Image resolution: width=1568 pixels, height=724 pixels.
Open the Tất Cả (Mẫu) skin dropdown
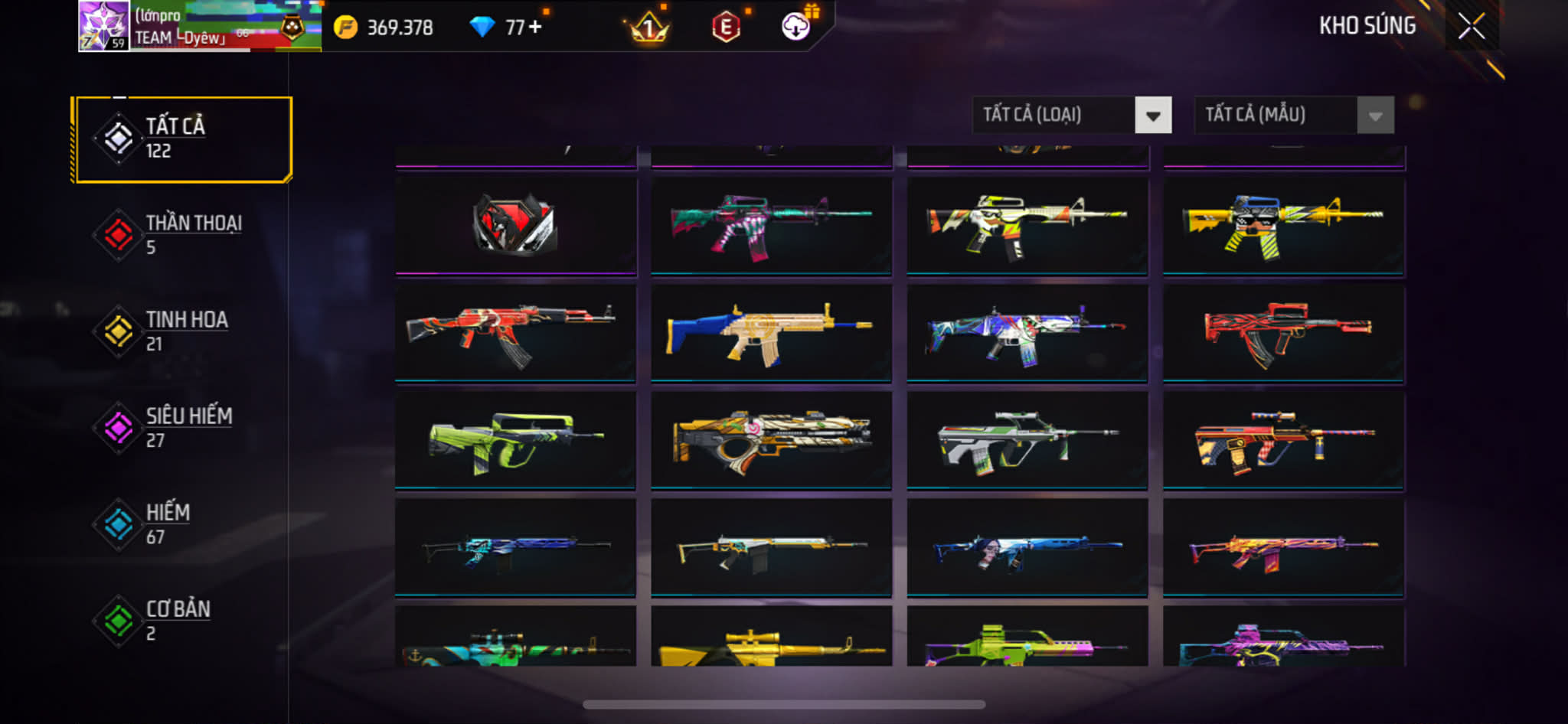(x=1293, y=116)
